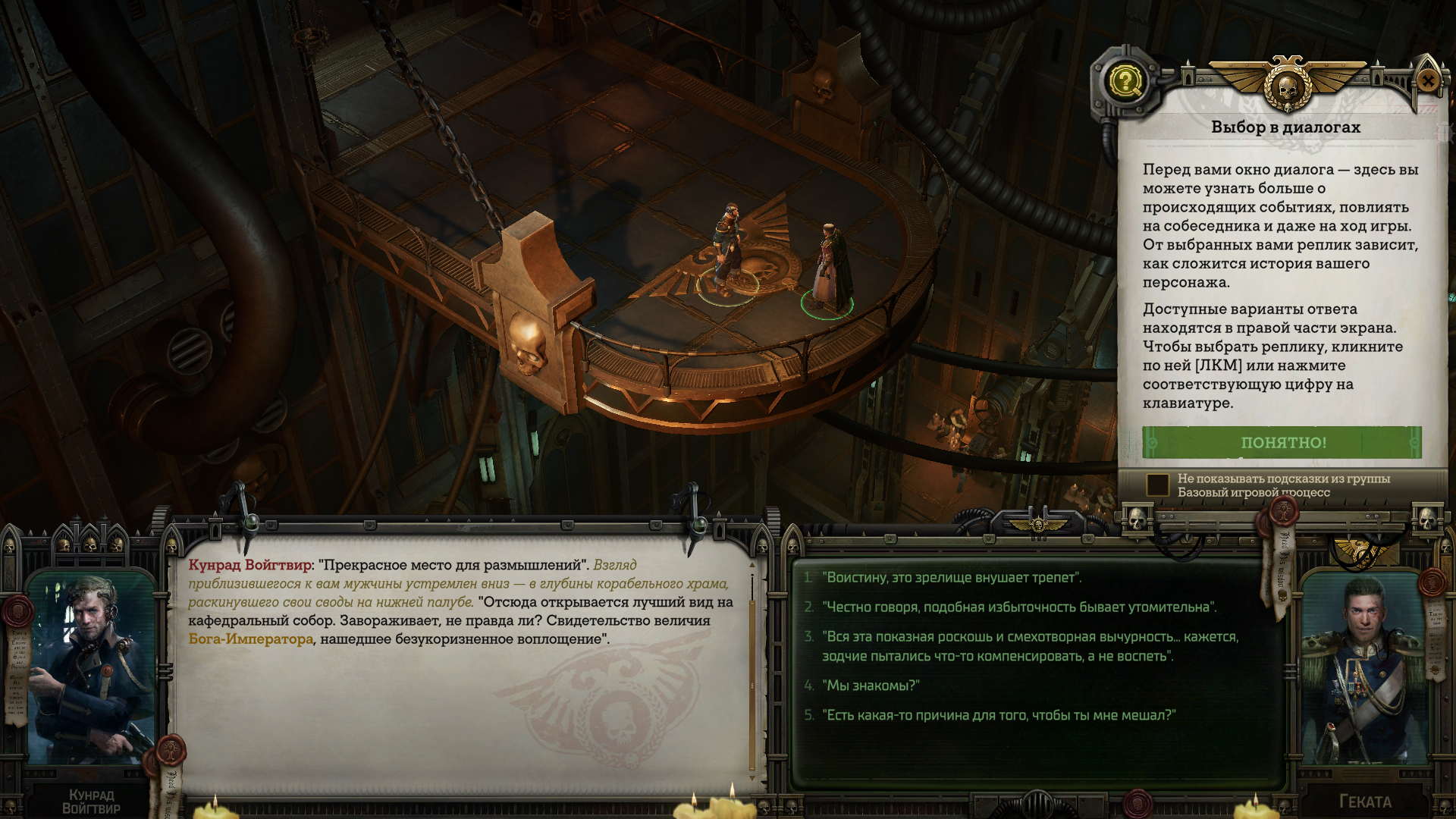
Task: Pick the reply about показная роскошь
Action: coord(1029,646)
